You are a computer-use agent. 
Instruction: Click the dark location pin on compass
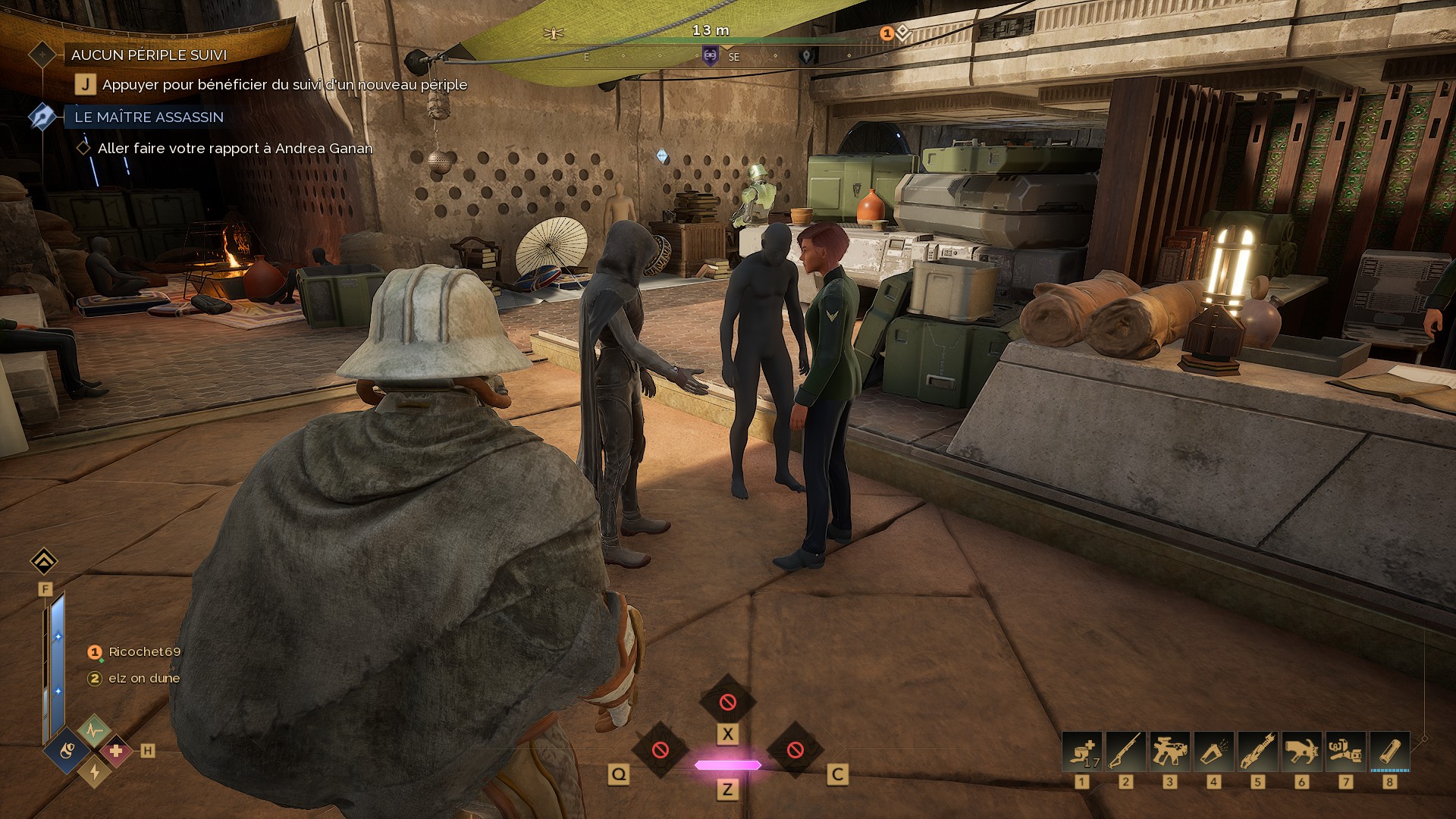point(807,56)
